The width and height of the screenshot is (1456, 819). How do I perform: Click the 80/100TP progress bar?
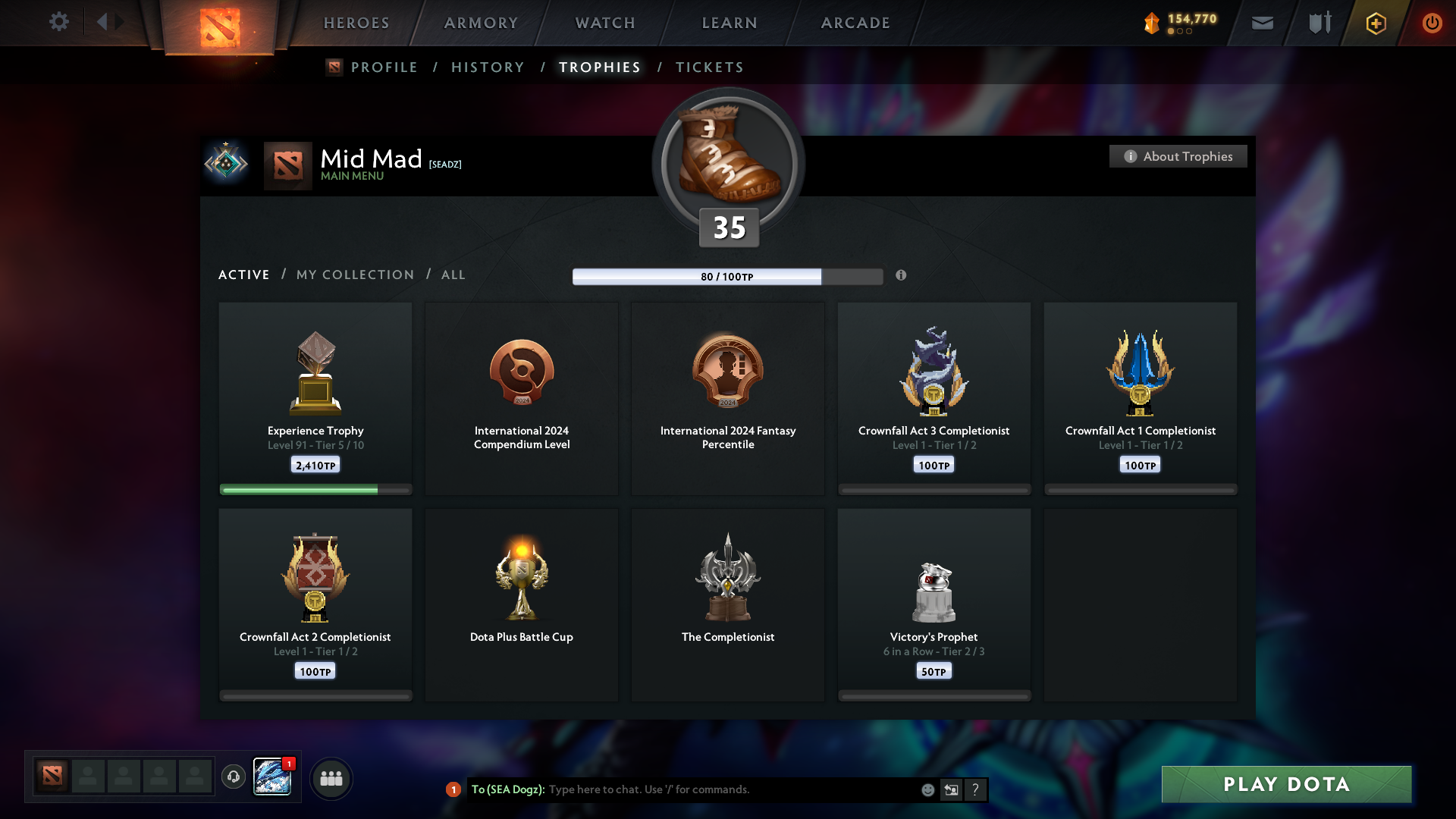tap(728, 277)
